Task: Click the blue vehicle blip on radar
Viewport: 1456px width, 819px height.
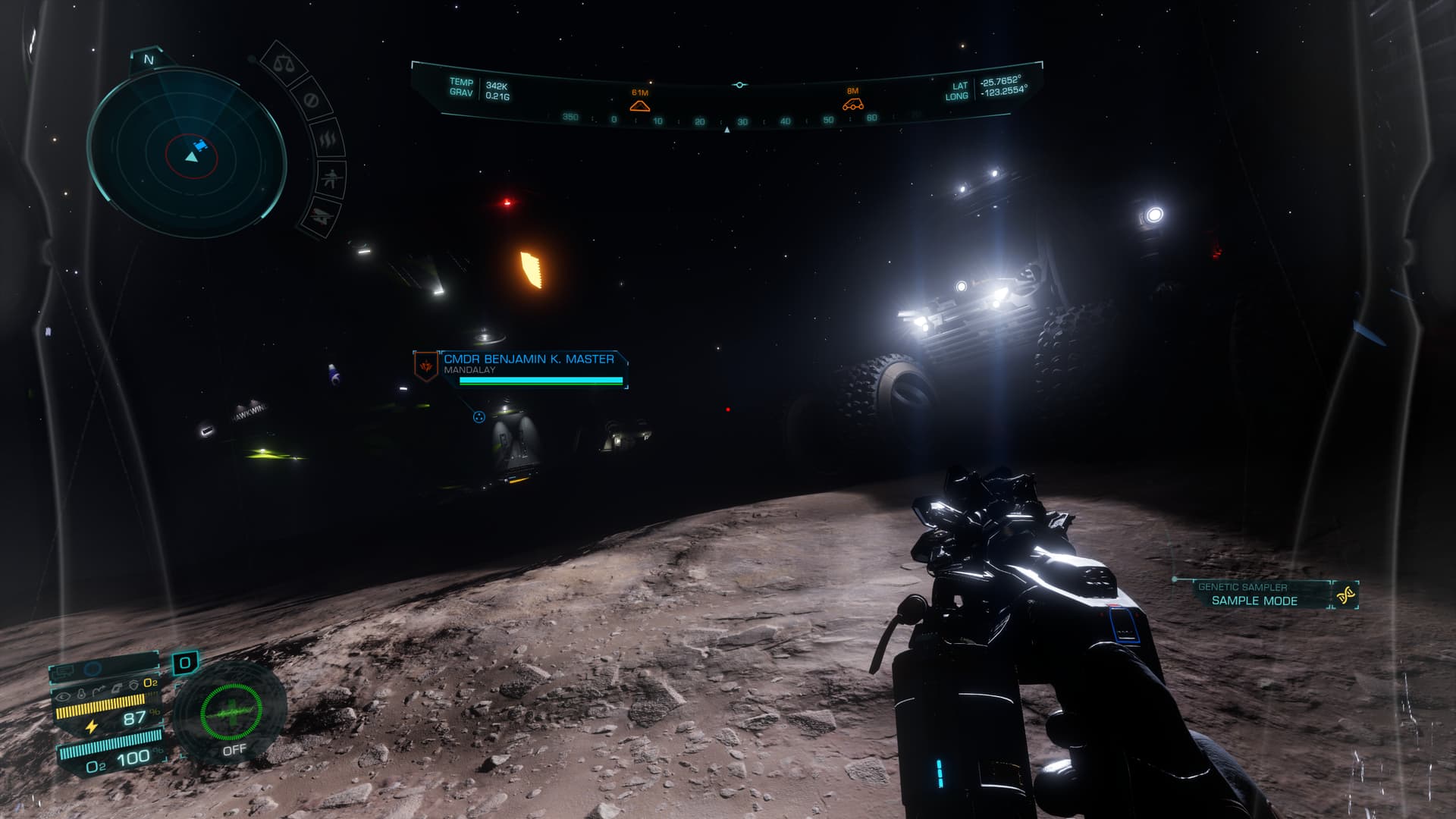Action: tap(200, 146)
